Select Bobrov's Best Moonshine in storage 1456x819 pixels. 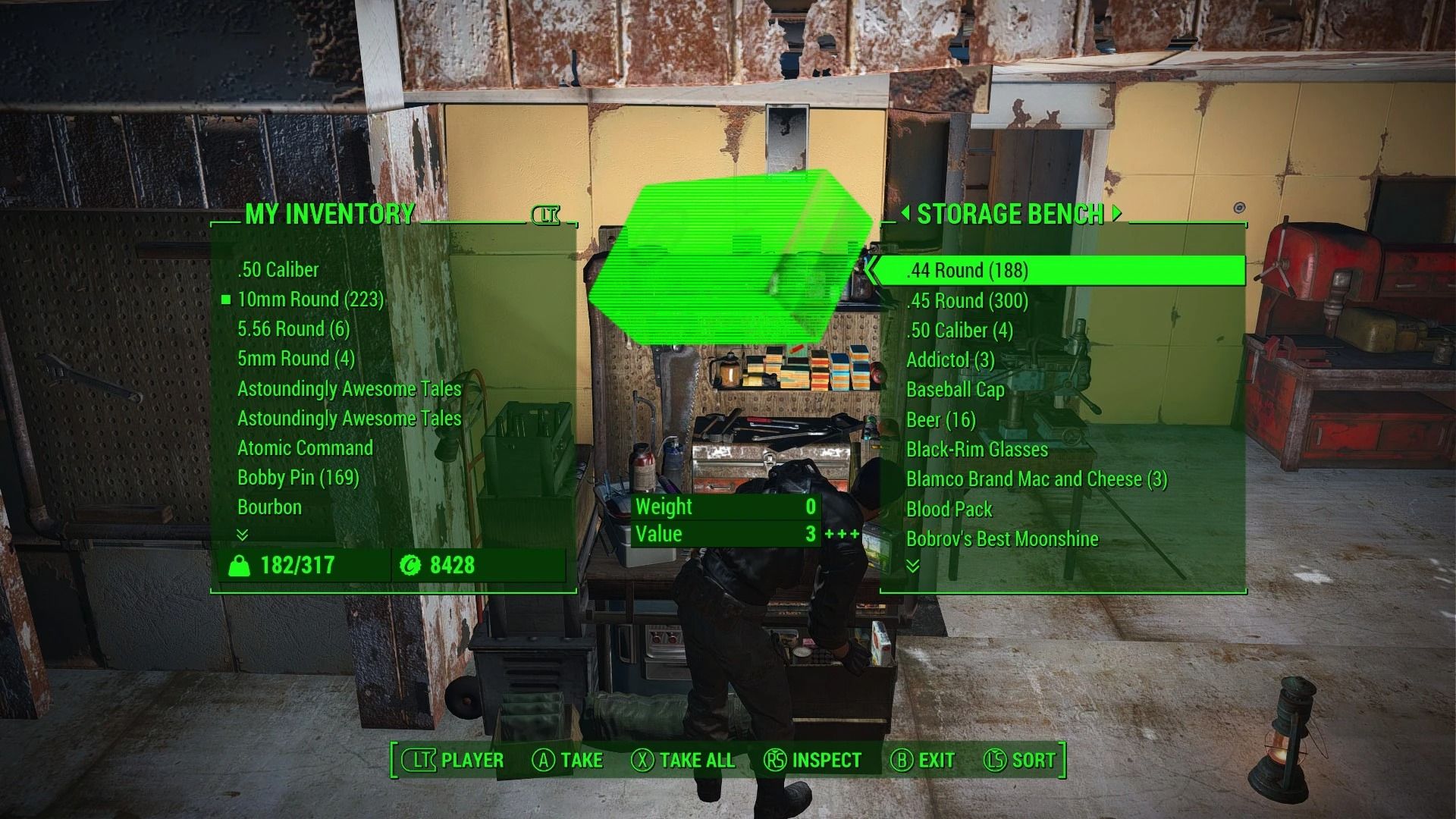point(1003,538)
